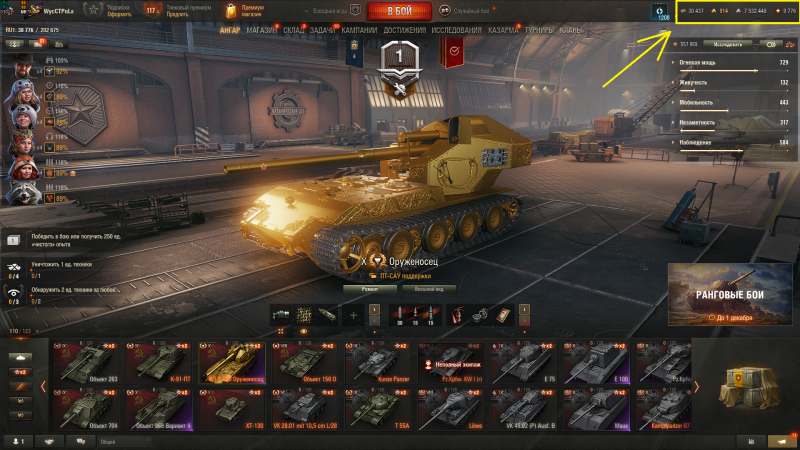This screenshot has width=800, height=450.
Task: Show the Достижения tab
Action: [x=403, y=30]
